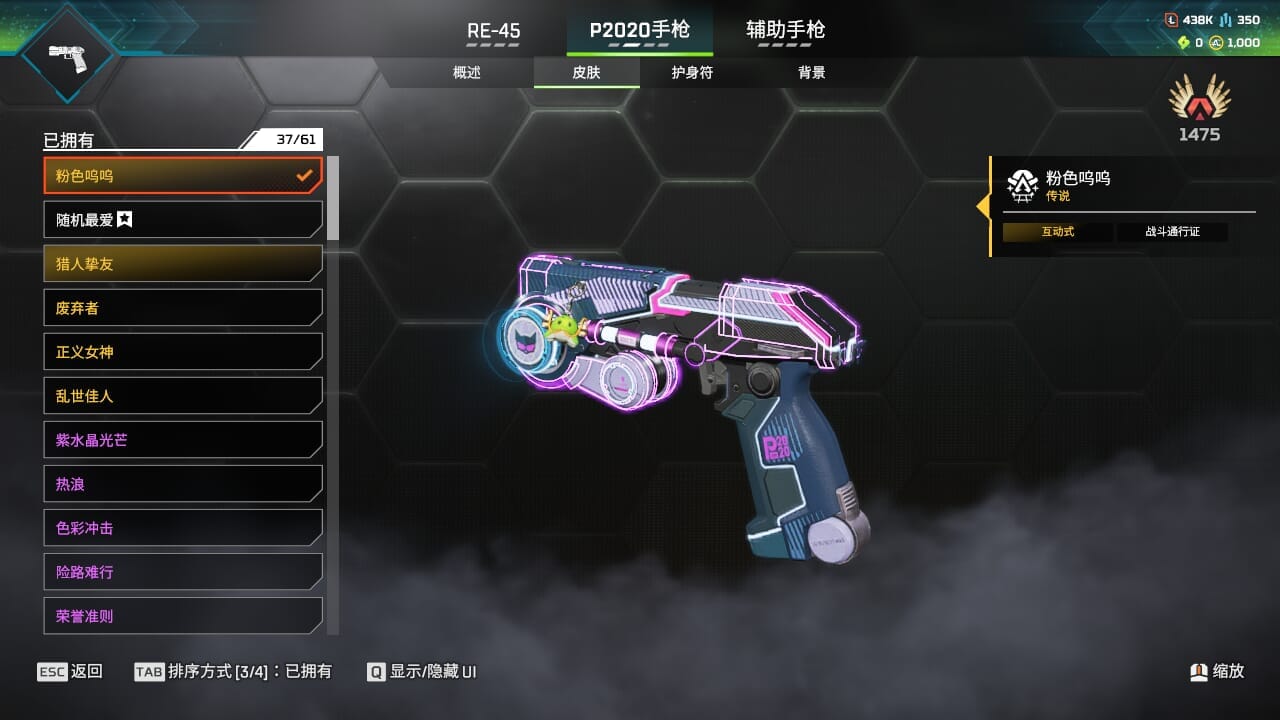The width and height of the screenshot is (1280, 720).
Task: Choose the 正义女神 skin
Action: click(183, 352)
